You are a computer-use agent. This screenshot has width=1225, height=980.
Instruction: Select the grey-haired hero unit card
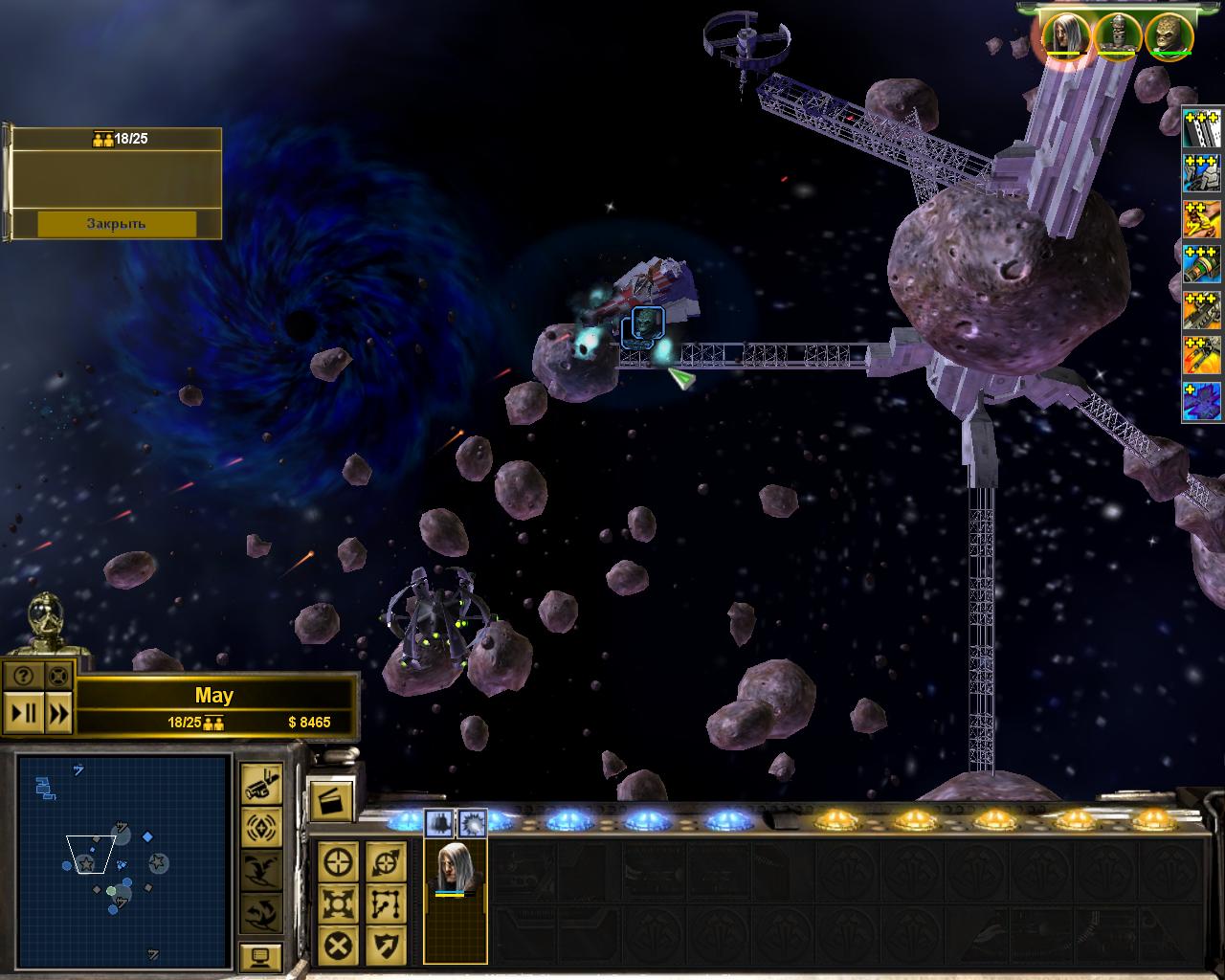click(456, 873)
